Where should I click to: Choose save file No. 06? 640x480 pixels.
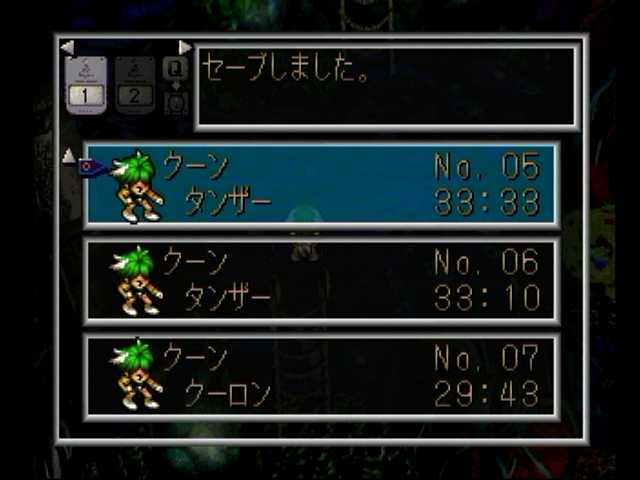[322, 280]
